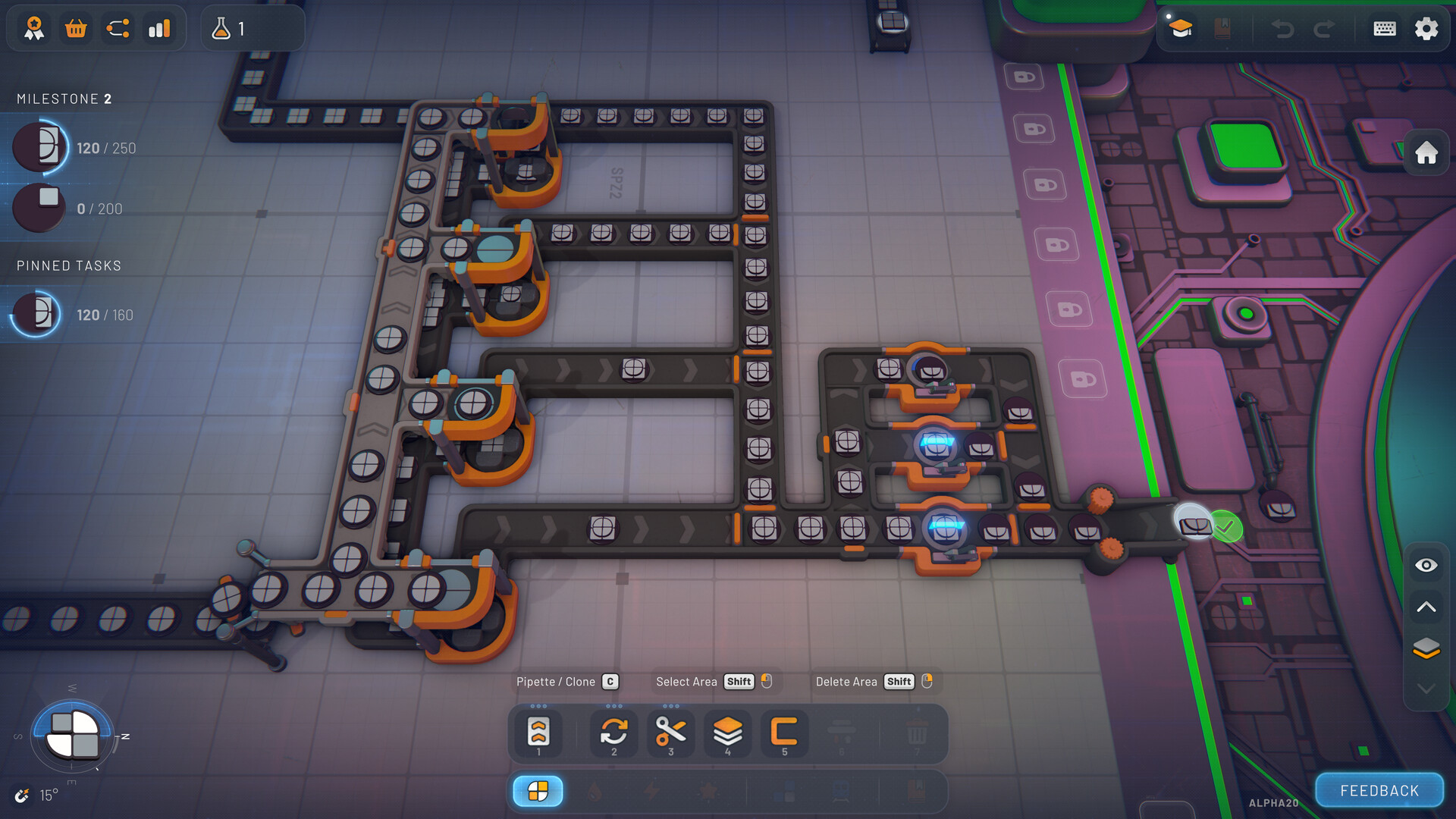Select the Cutter tool in hotbar slot 3
The width and height of the screenshot is (1456, 819).
click(670, 730)
